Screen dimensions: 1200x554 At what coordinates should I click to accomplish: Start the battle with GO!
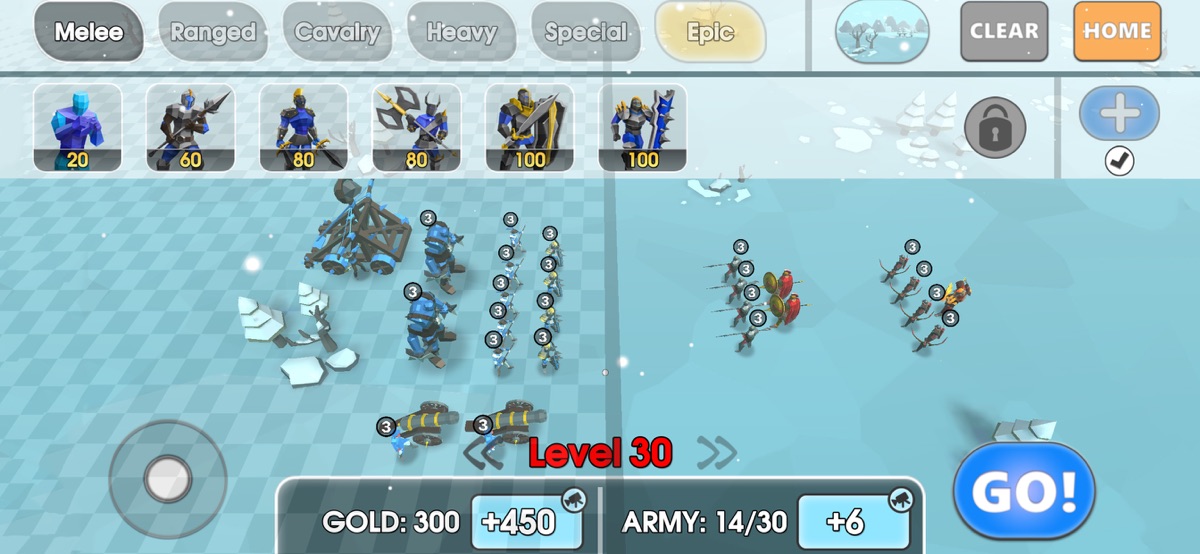[x=1023, y=491]
